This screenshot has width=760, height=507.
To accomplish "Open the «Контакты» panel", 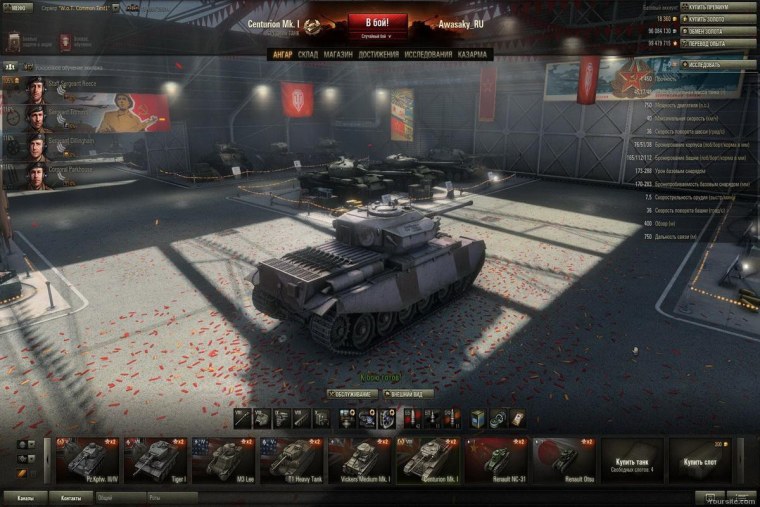I will point(70,497).
